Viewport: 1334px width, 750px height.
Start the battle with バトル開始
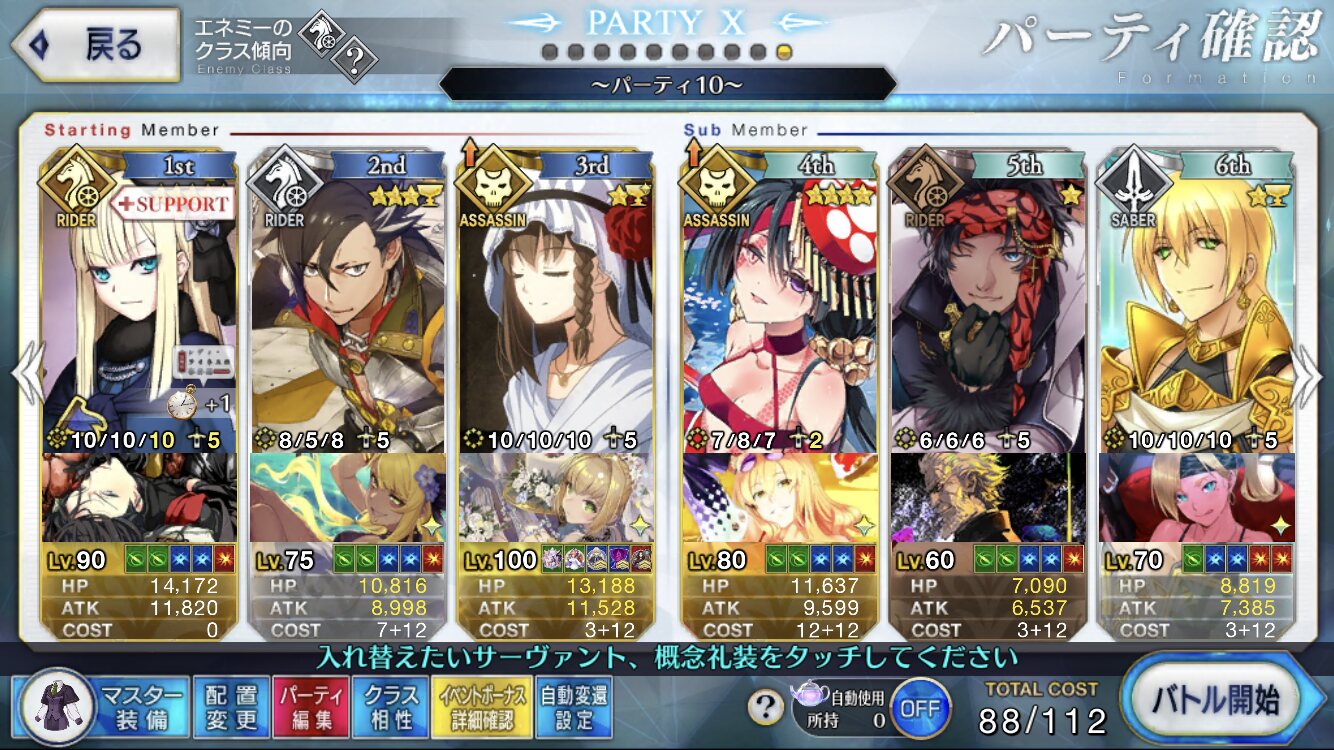pyautogui.click(x=1225, y=700)
